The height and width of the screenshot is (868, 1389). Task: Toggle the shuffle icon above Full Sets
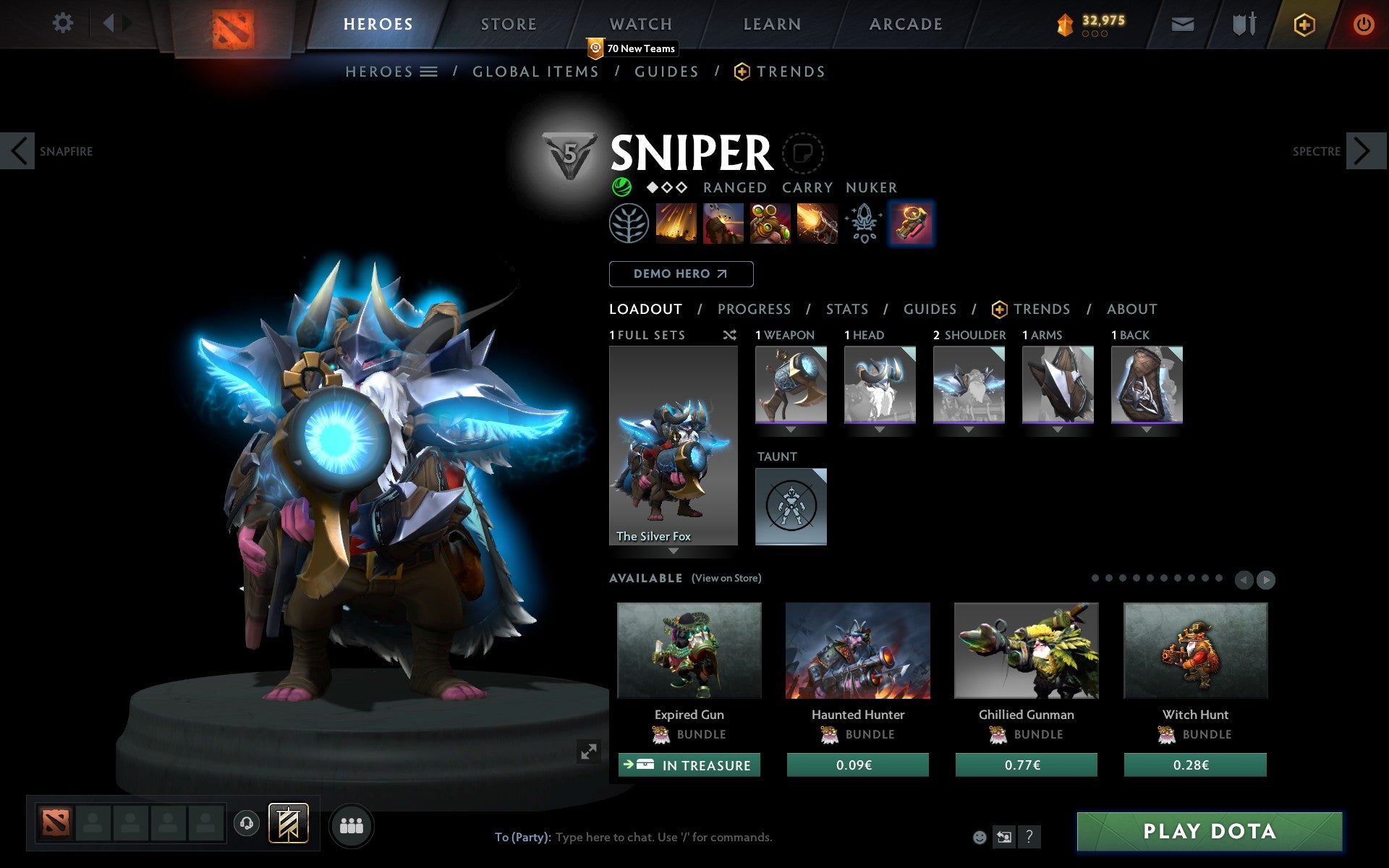tap(729, 335)
